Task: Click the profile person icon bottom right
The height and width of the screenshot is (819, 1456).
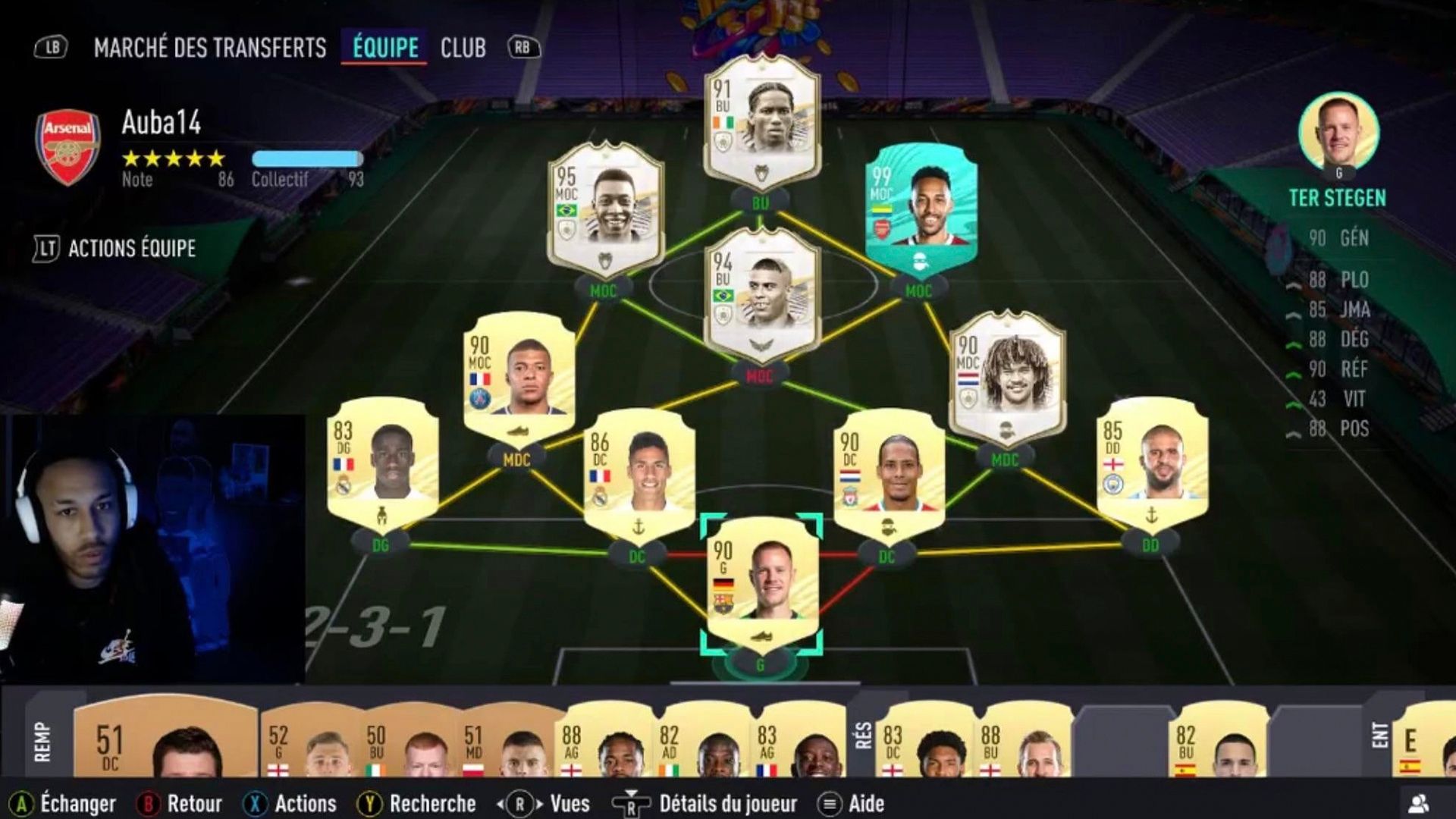Action: tap(1420, 802)
